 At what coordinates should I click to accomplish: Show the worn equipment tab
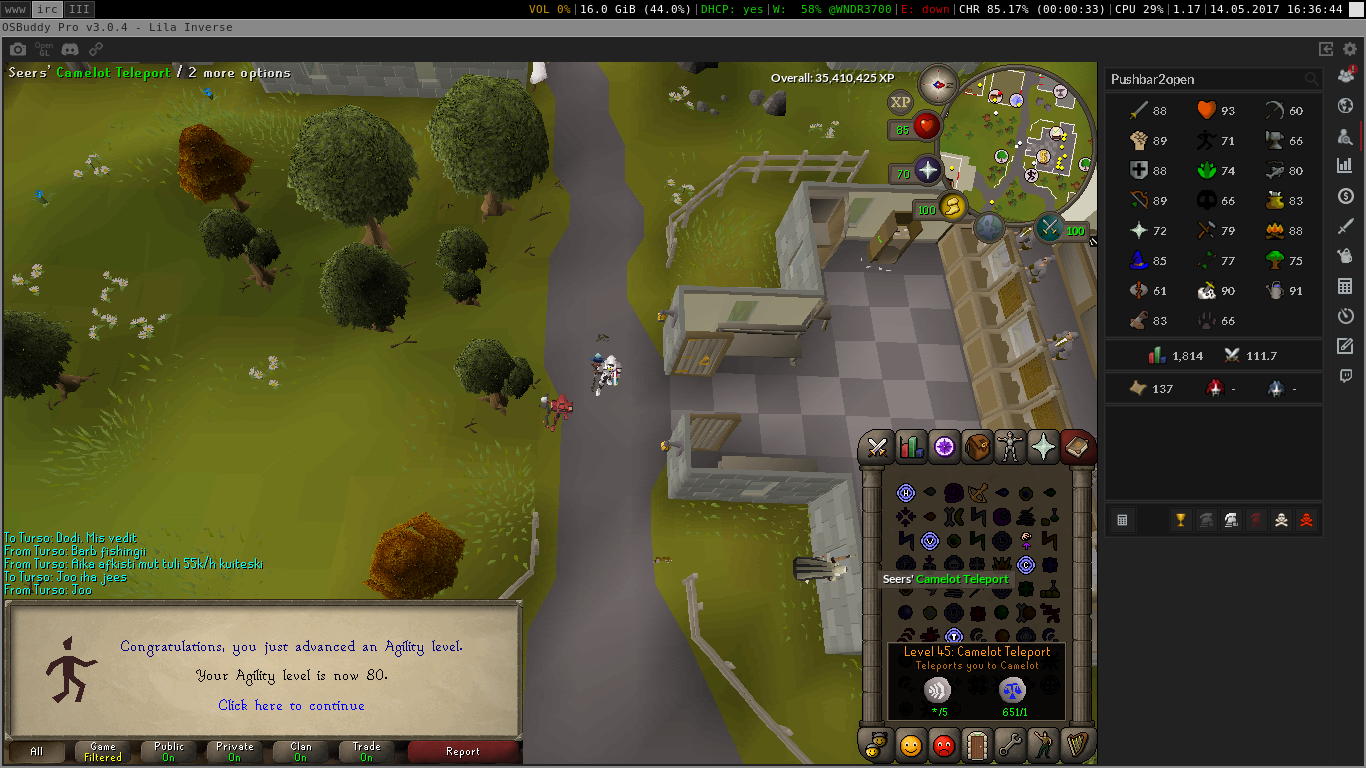[x=1010, y=447]
